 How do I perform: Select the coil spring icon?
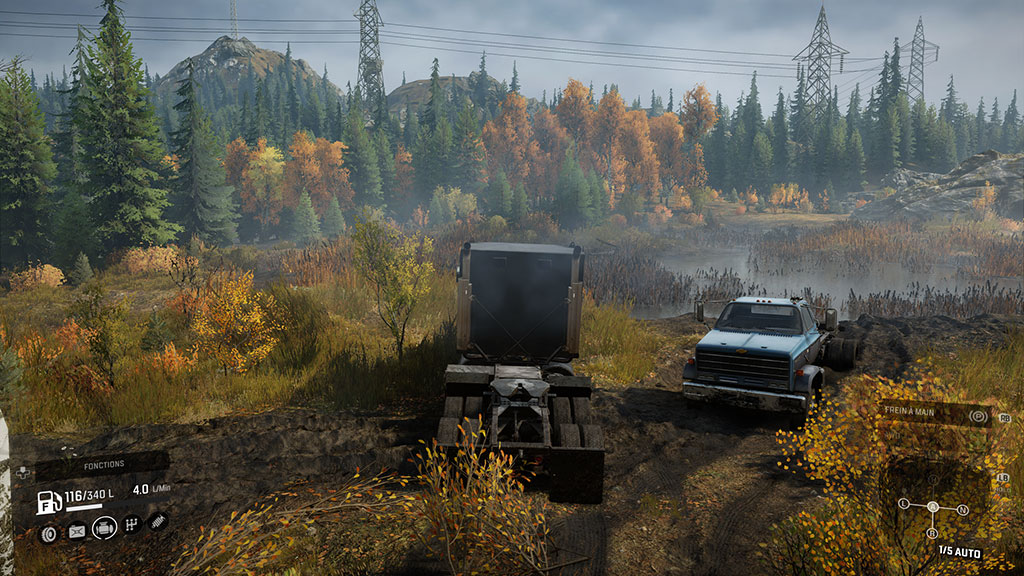[x=158, y=520]
